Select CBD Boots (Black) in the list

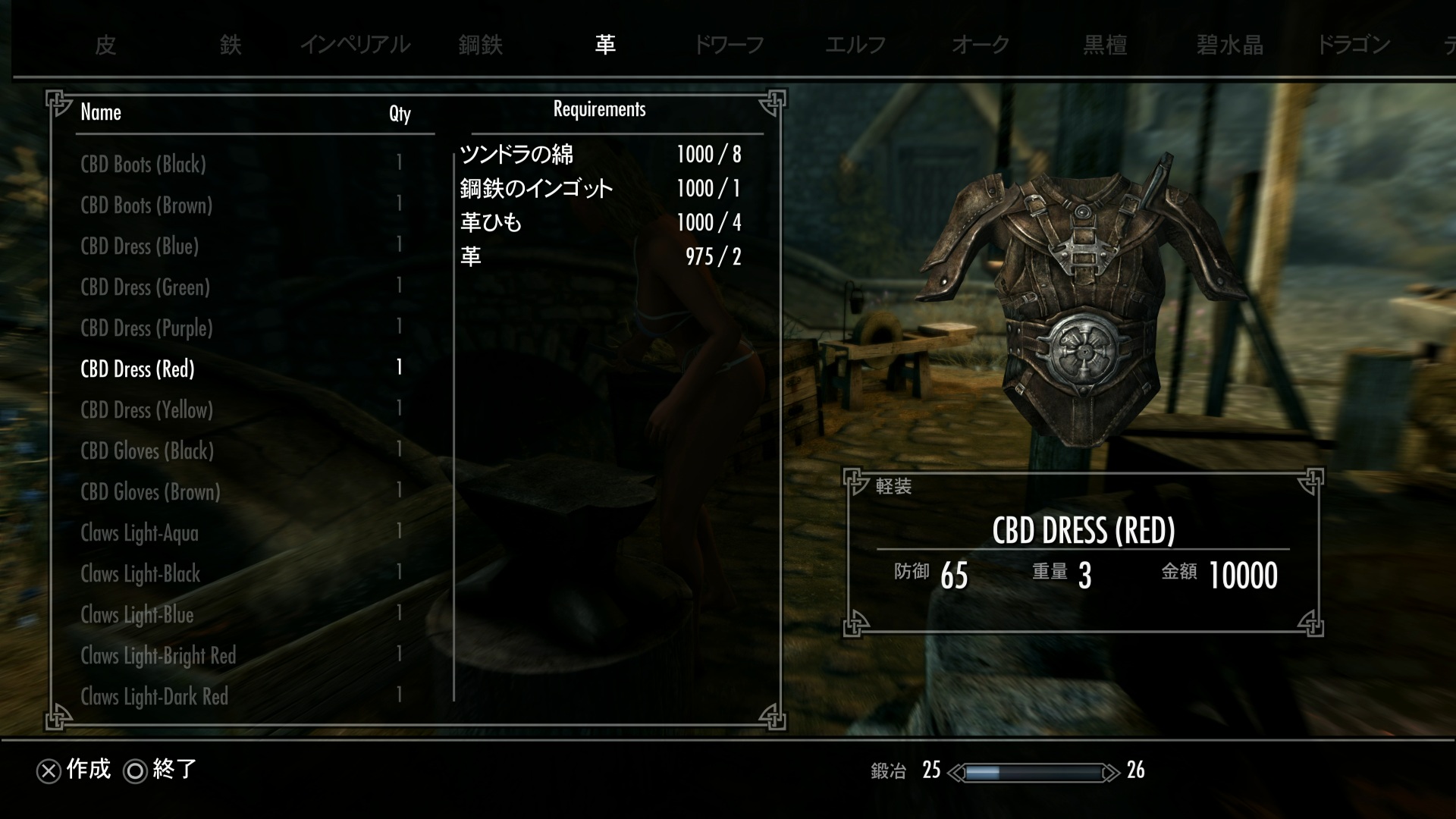click(x=143, y=165)
